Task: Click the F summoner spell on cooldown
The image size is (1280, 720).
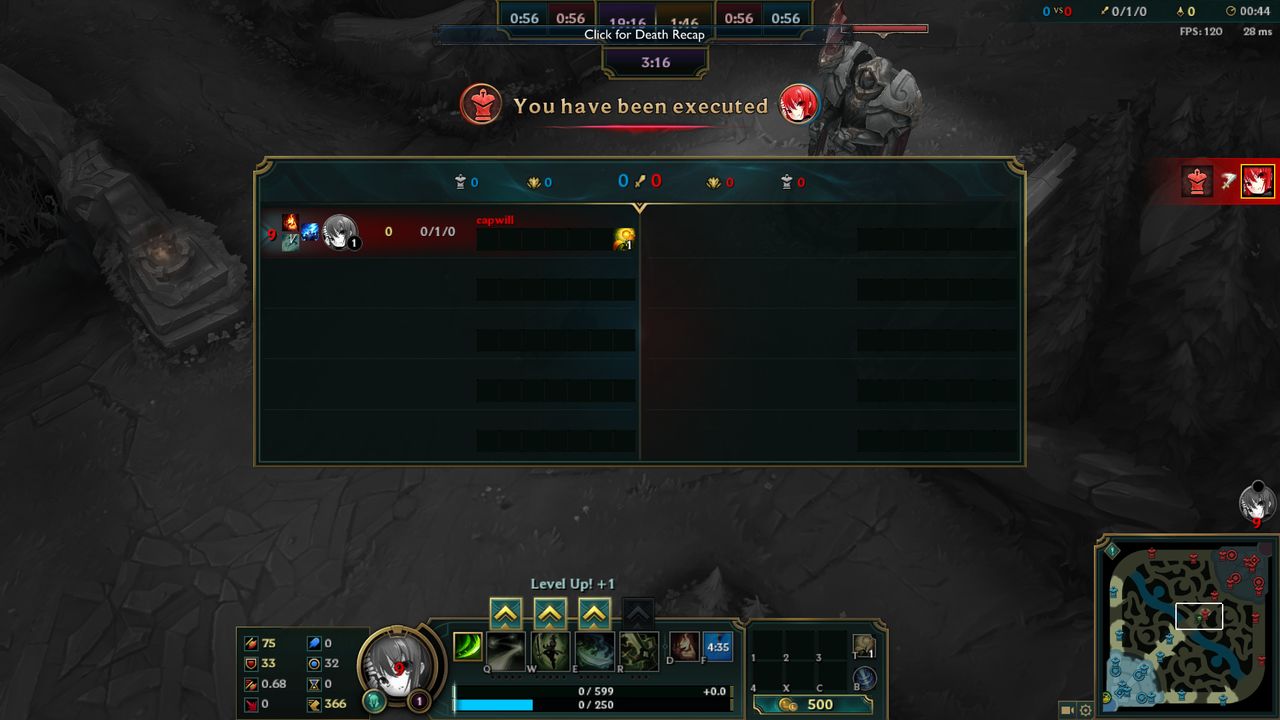Action: point(718,647)
